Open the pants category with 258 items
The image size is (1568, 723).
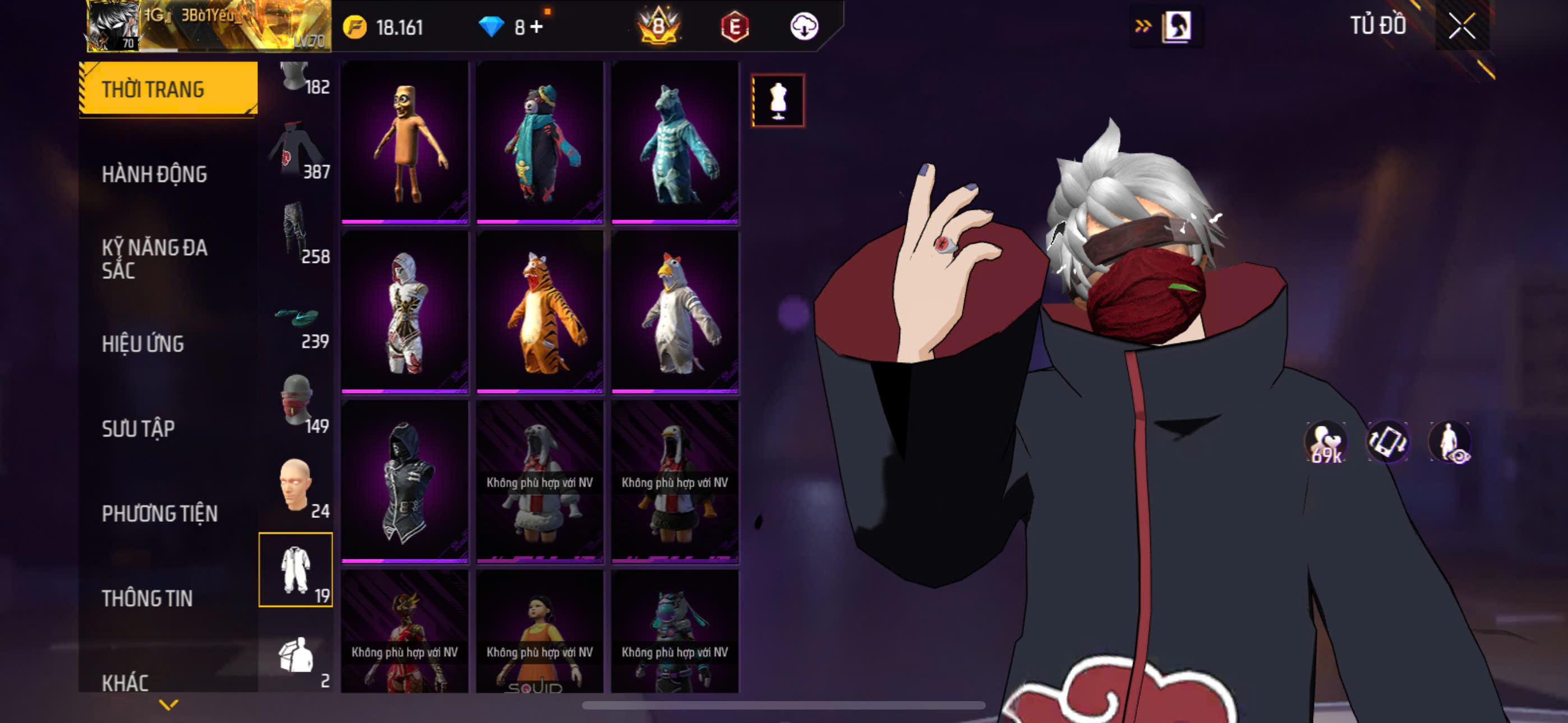pos(297,235)
